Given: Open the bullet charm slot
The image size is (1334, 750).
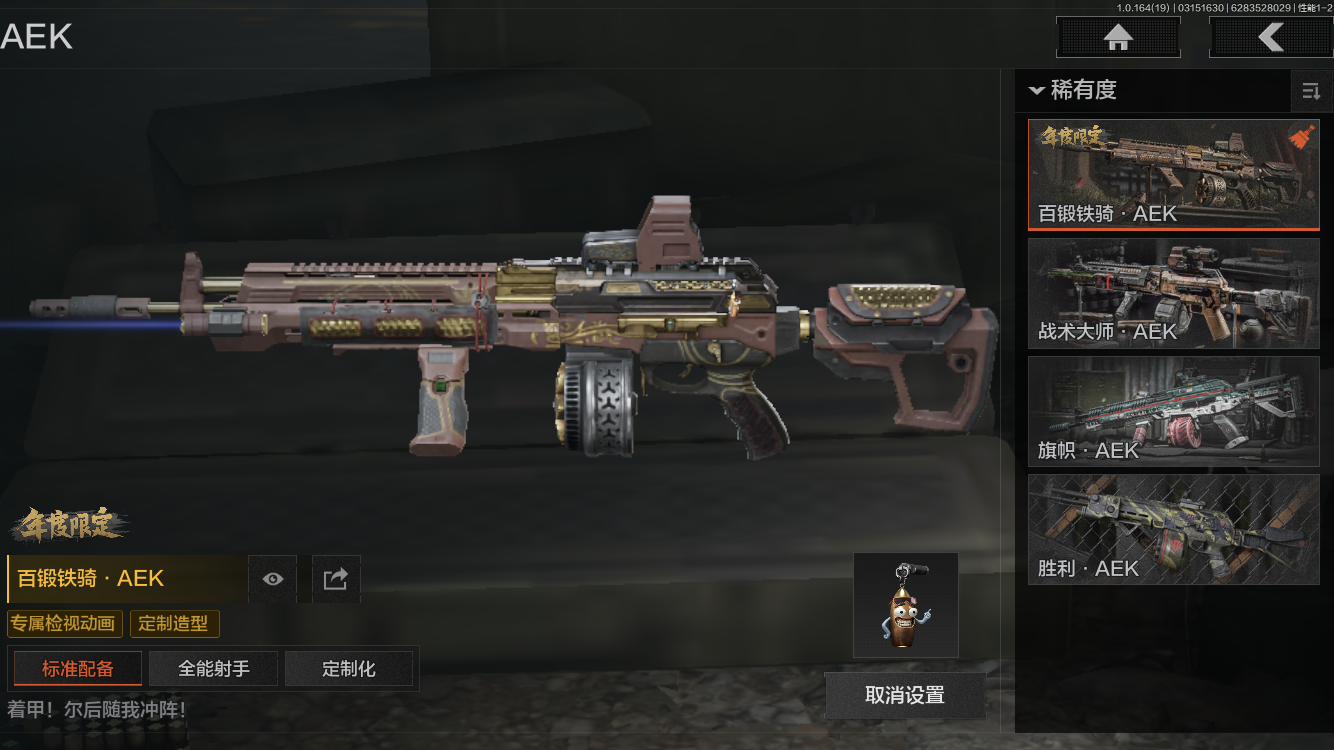Looking at the screenshot, I should point(905,606).
